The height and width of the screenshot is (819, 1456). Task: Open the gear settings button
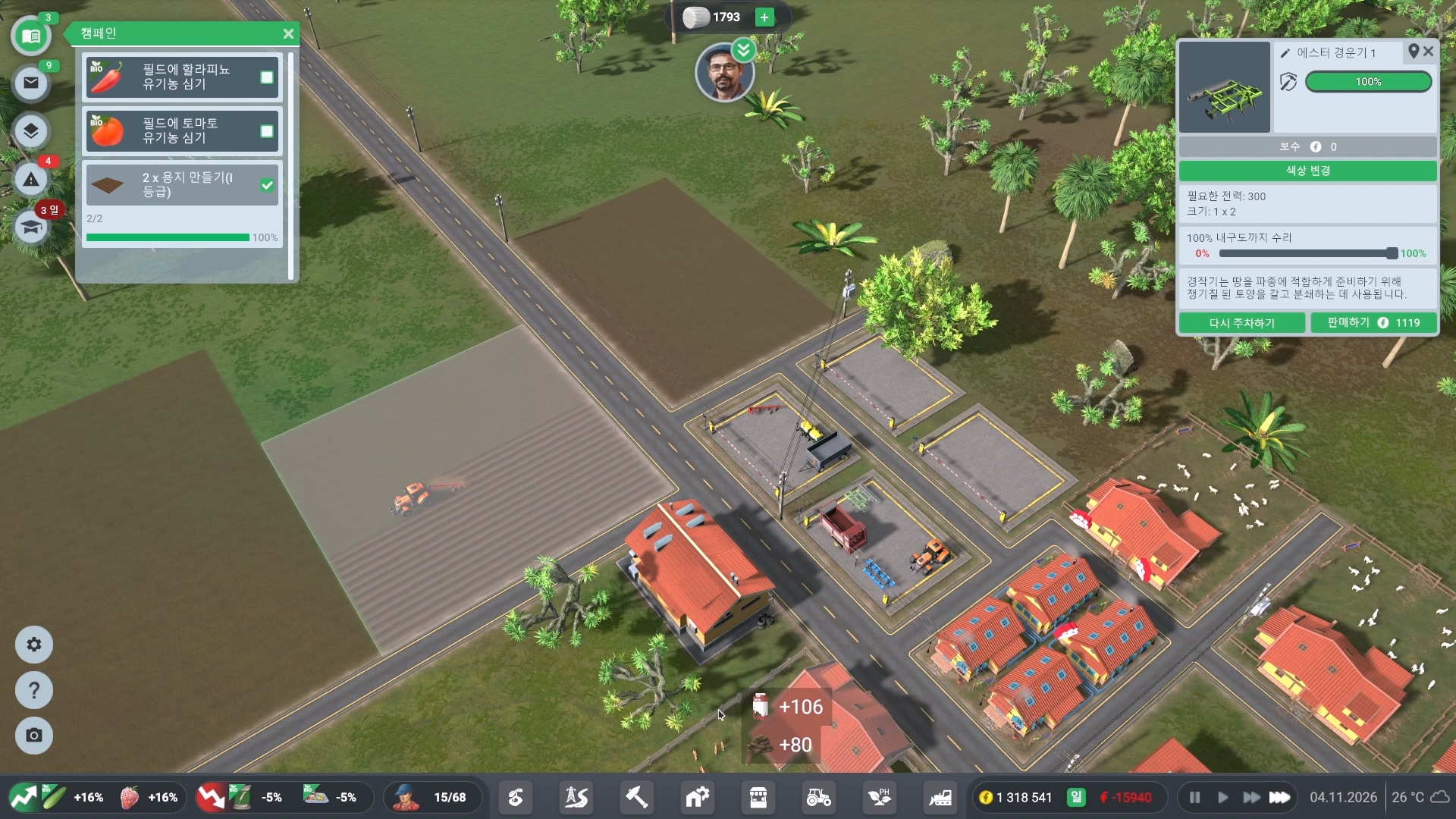coord(34,645)
